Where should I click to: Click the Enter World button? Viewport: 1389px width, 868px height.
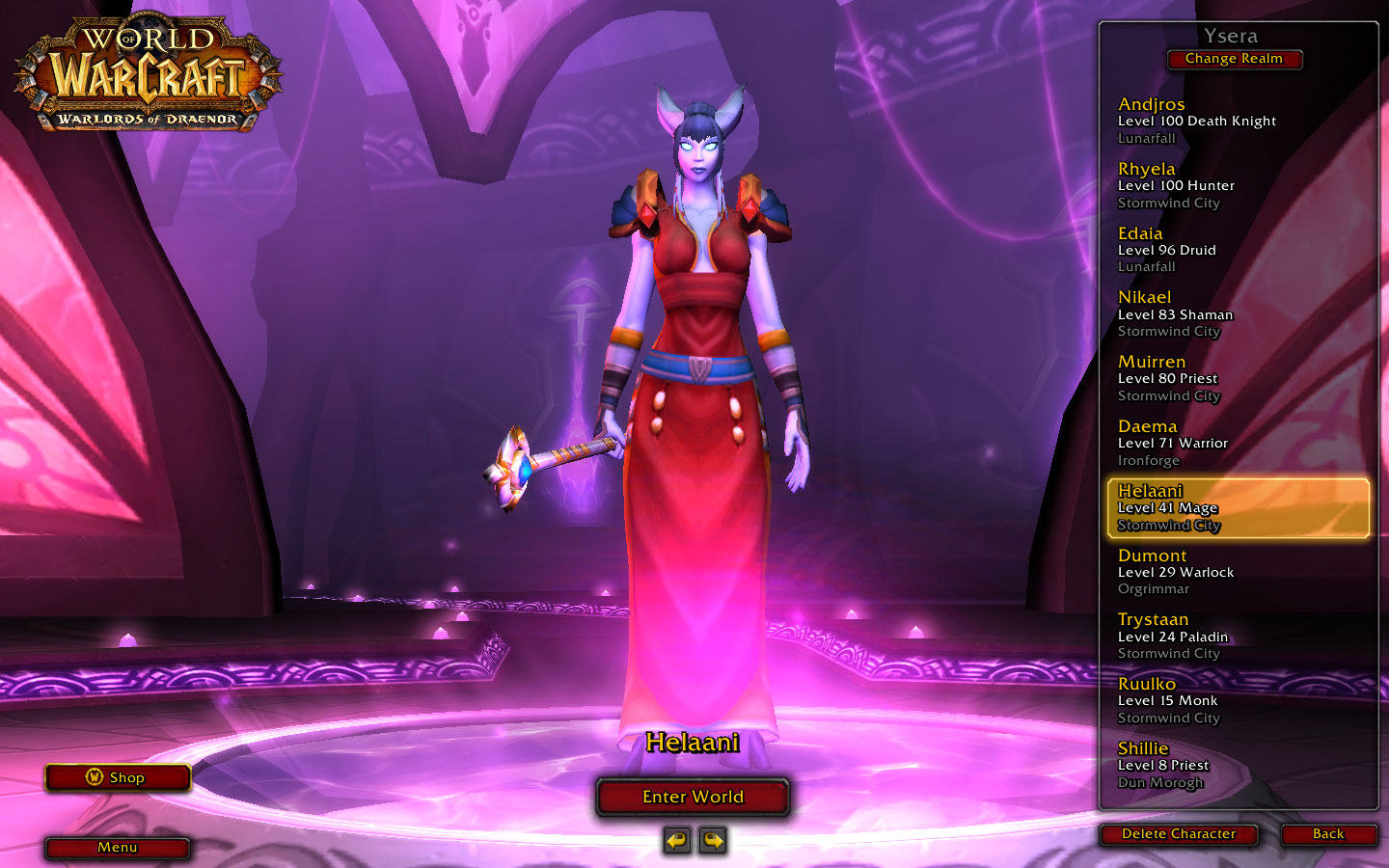693,797
